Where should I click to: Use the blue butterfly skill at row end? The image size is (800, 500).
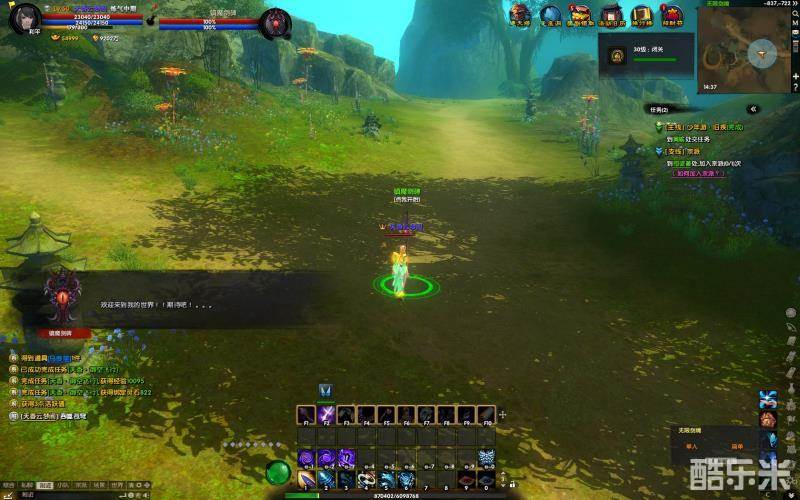click(486, 458)
